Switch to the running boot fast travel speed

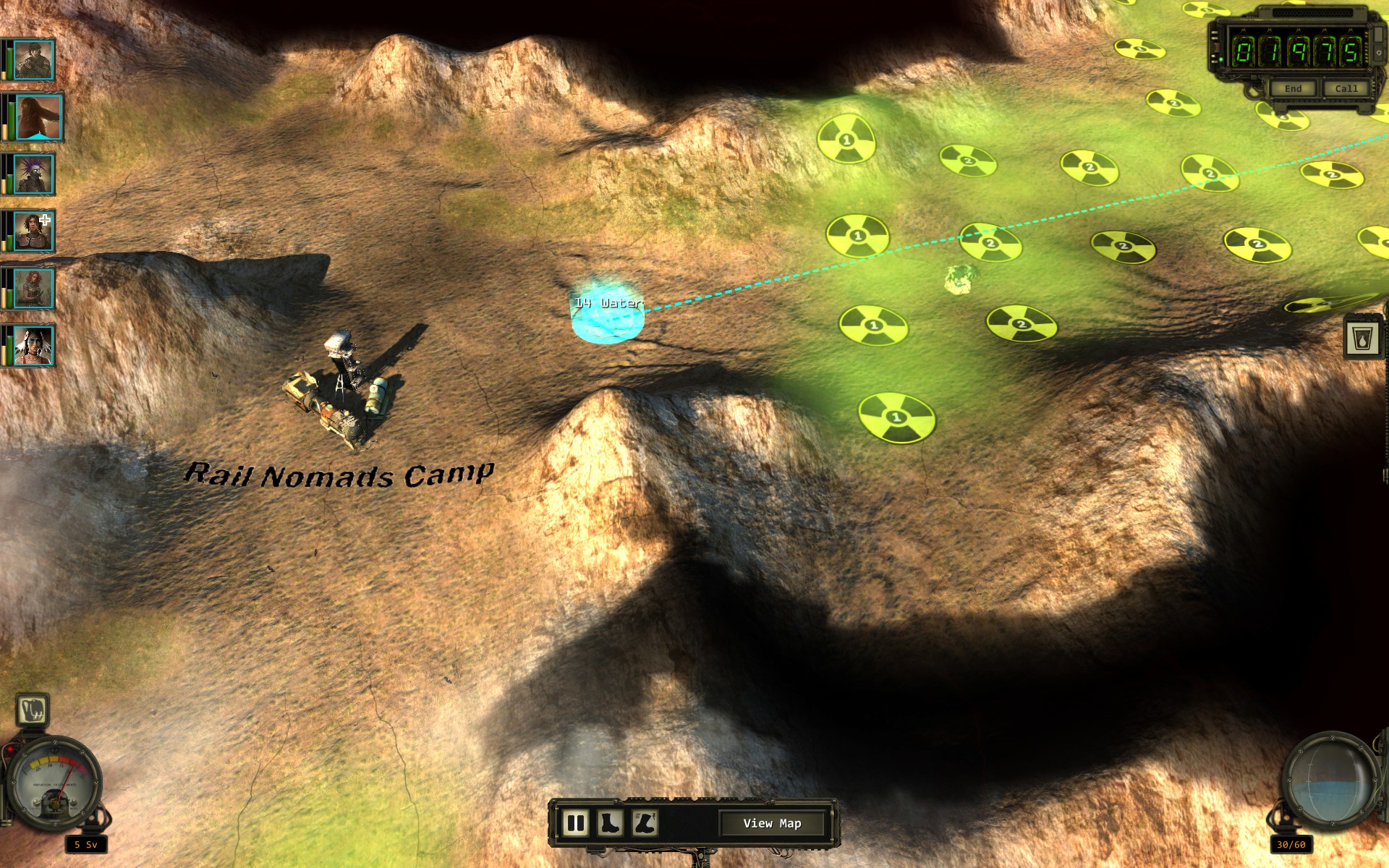click(x=644, y=823)
